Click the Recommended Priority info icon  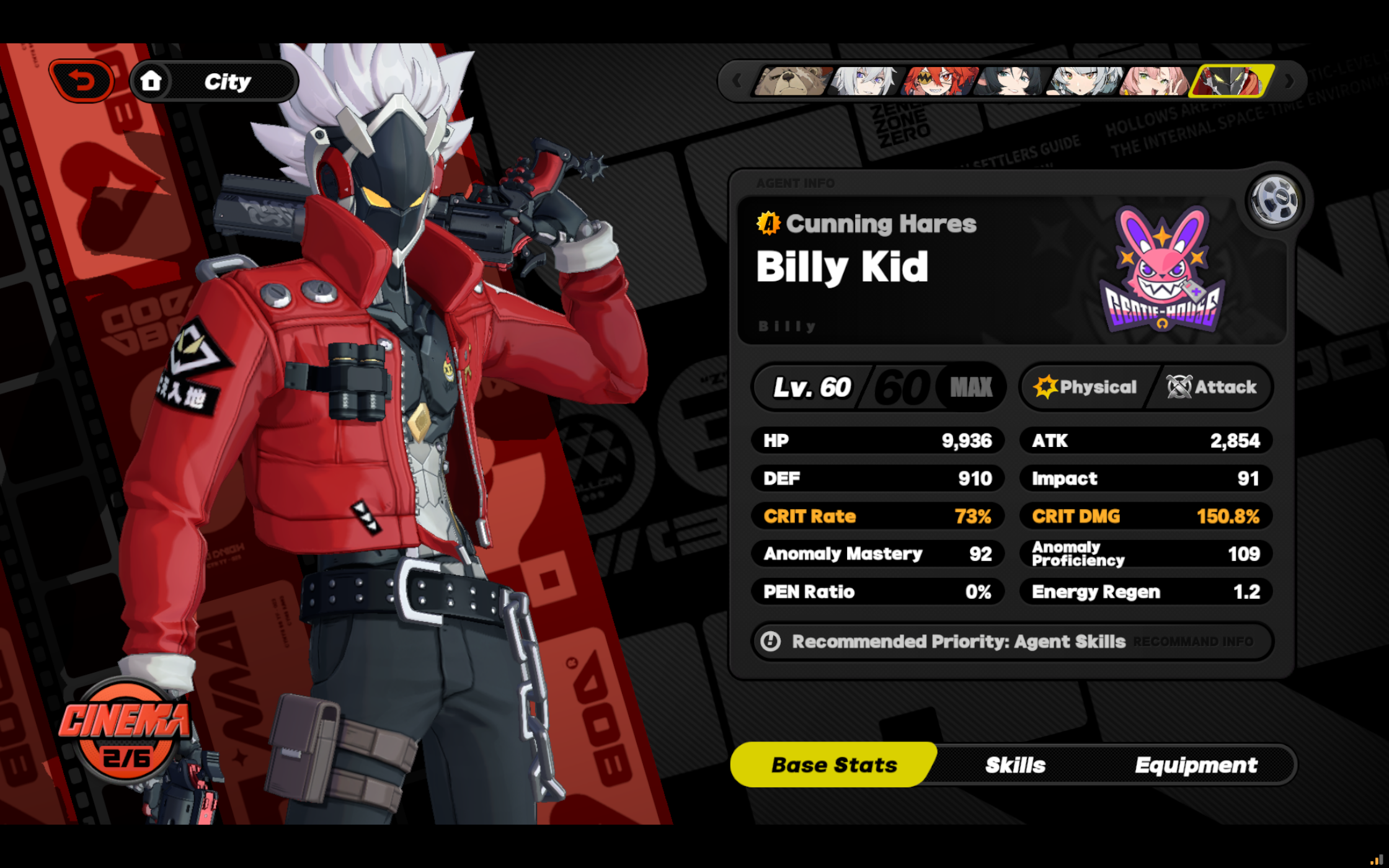pyautogui.click(x=771, y=642)
